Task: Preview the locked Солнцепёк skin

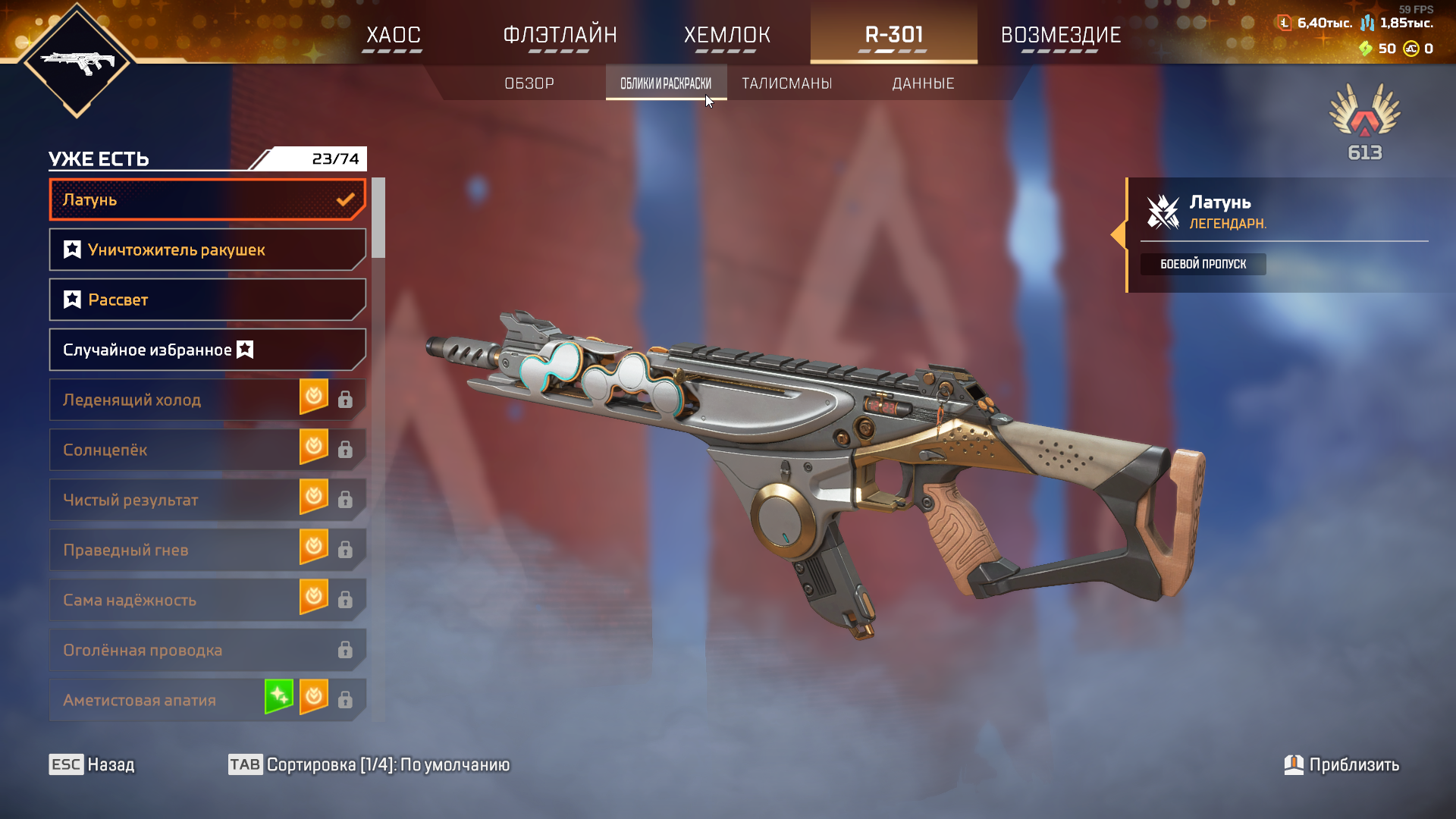Action: point(174,450)
